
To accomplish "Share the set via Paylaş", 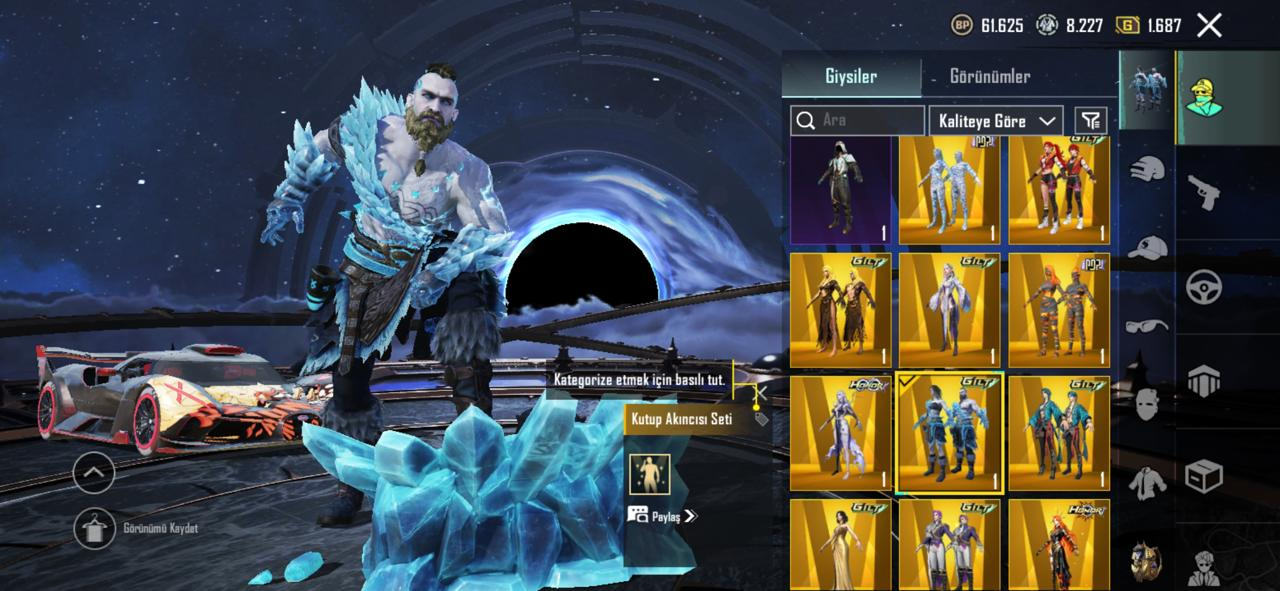I will point(662,516).
